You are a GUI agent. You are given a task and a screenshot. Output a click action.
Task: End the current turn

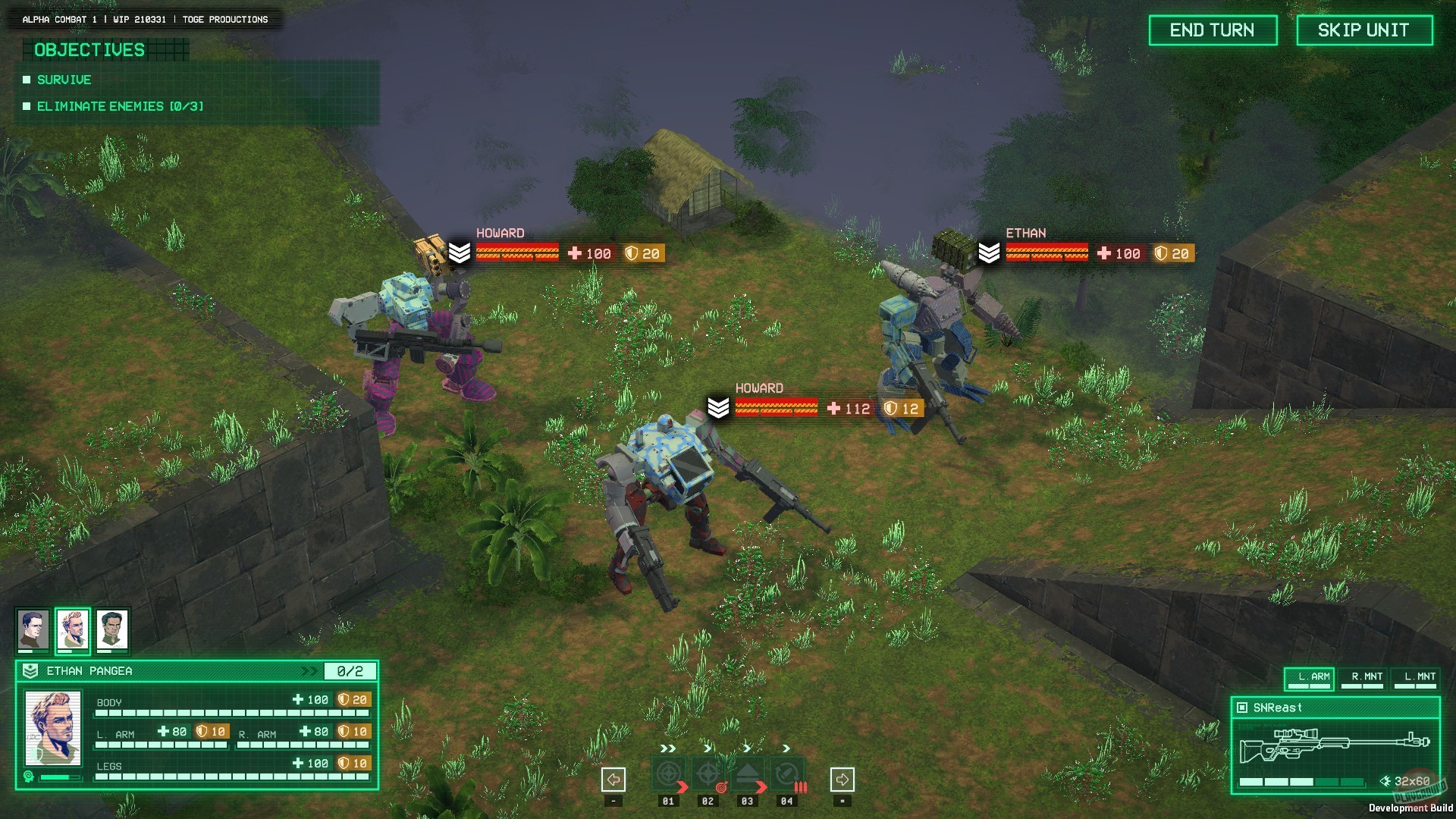[1212, 30]
